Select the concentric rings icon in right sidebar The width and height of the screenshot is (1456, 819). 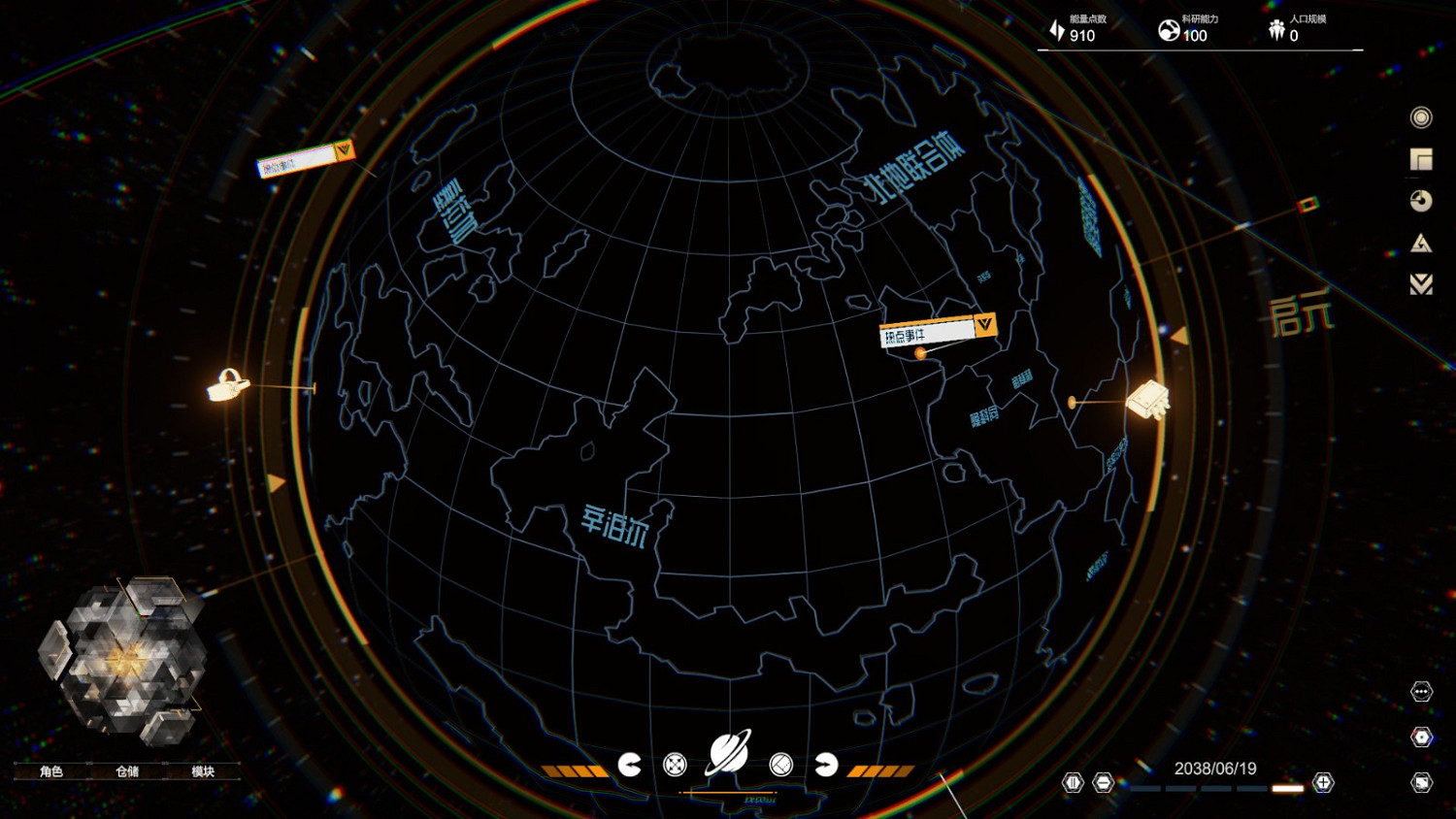pos(1420,117)
